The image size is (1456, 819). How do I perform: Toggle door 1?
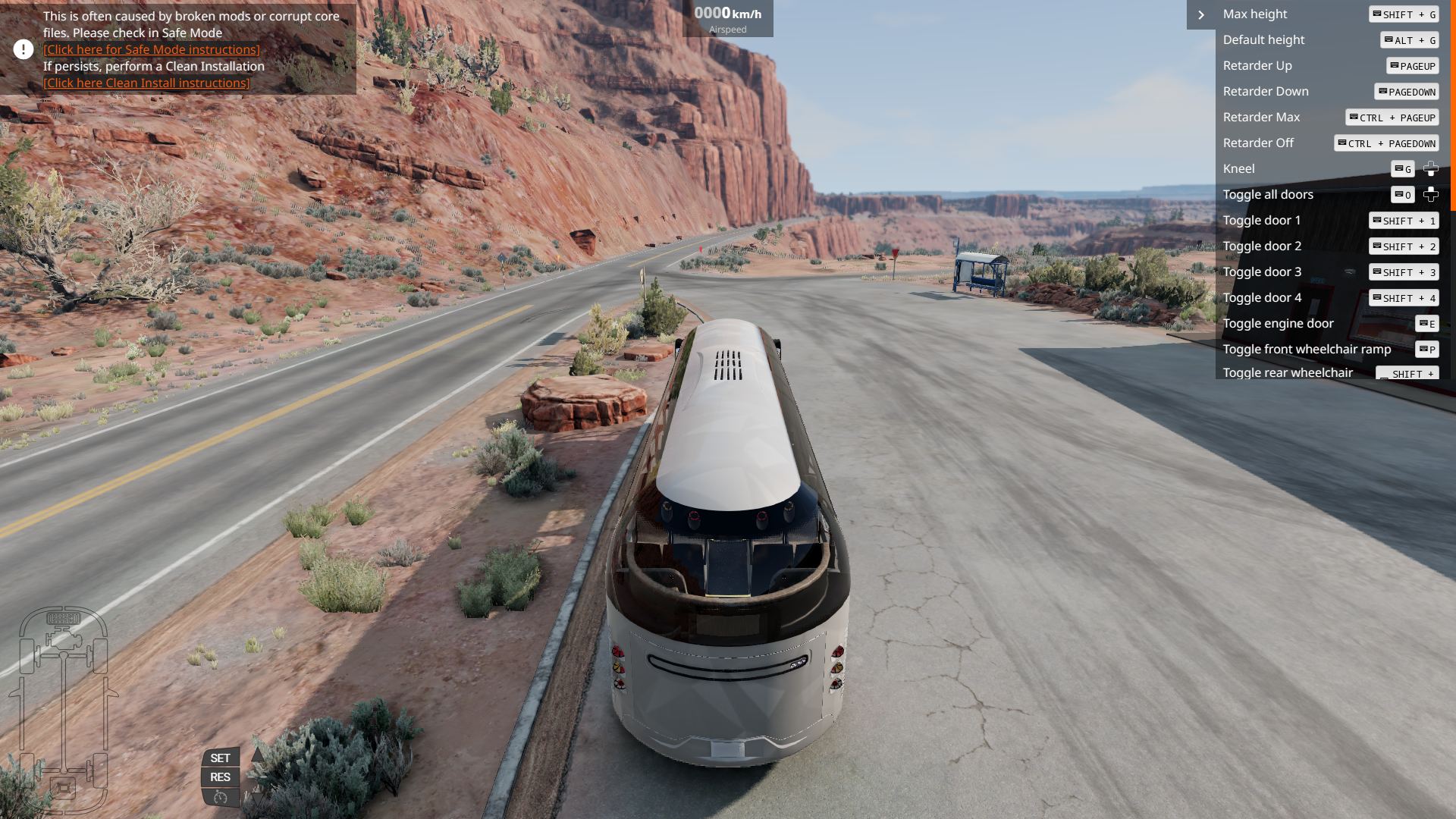click(1262, 220)
